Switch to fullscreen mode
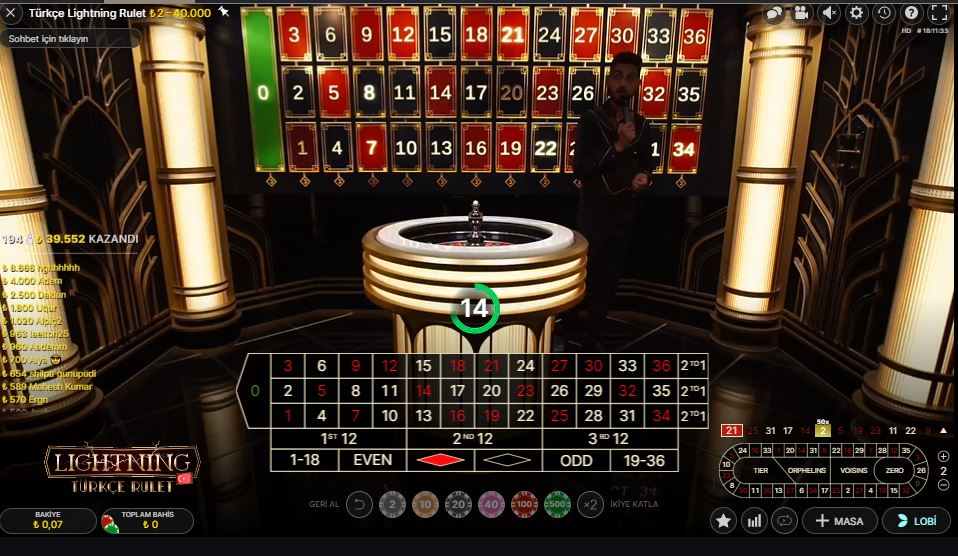The width and height of the screenshot is (958, 556). click(x=938, y=13)
